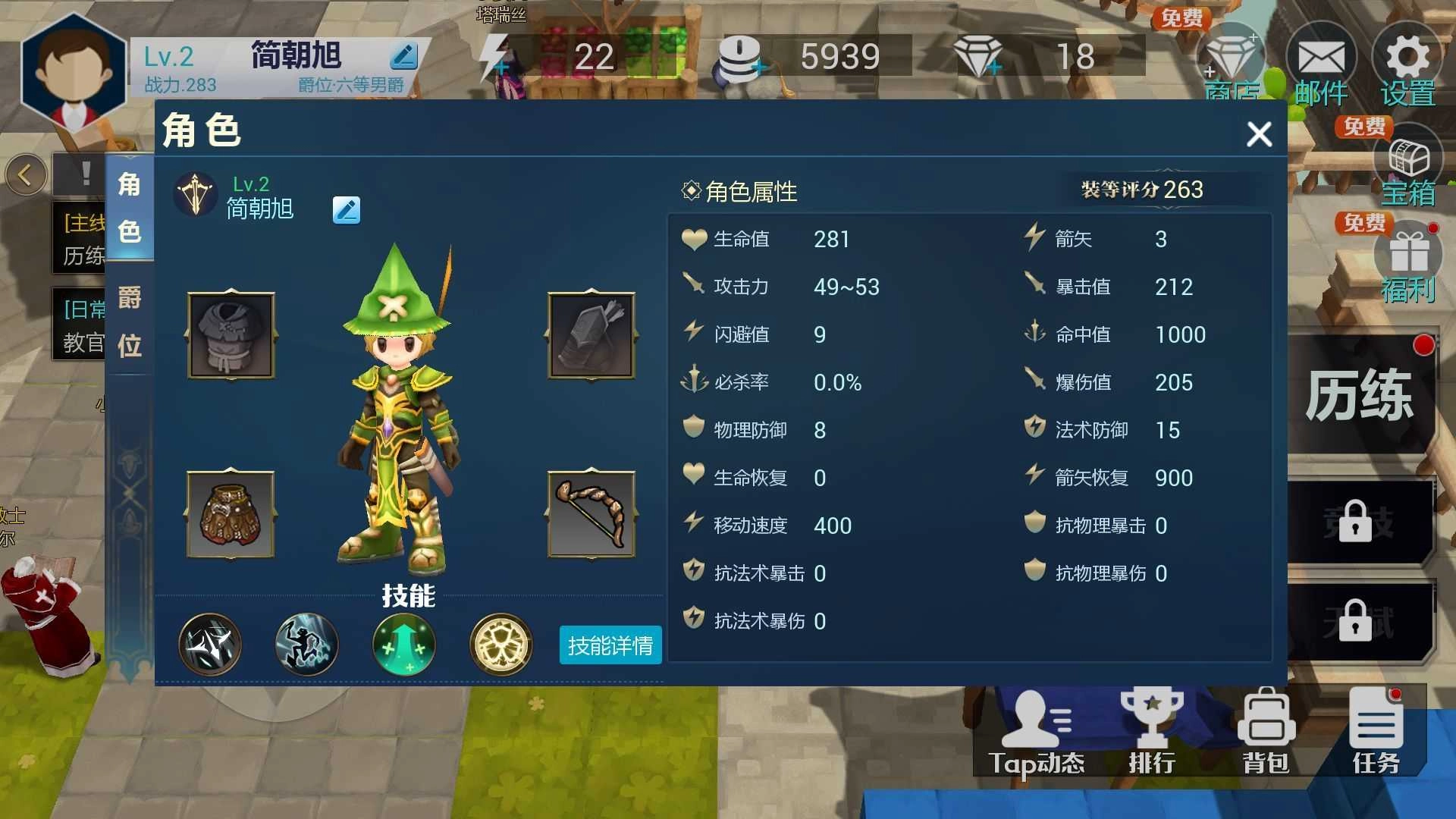
Task: Select the 角色 character tab
Action: tap(129, 205)
